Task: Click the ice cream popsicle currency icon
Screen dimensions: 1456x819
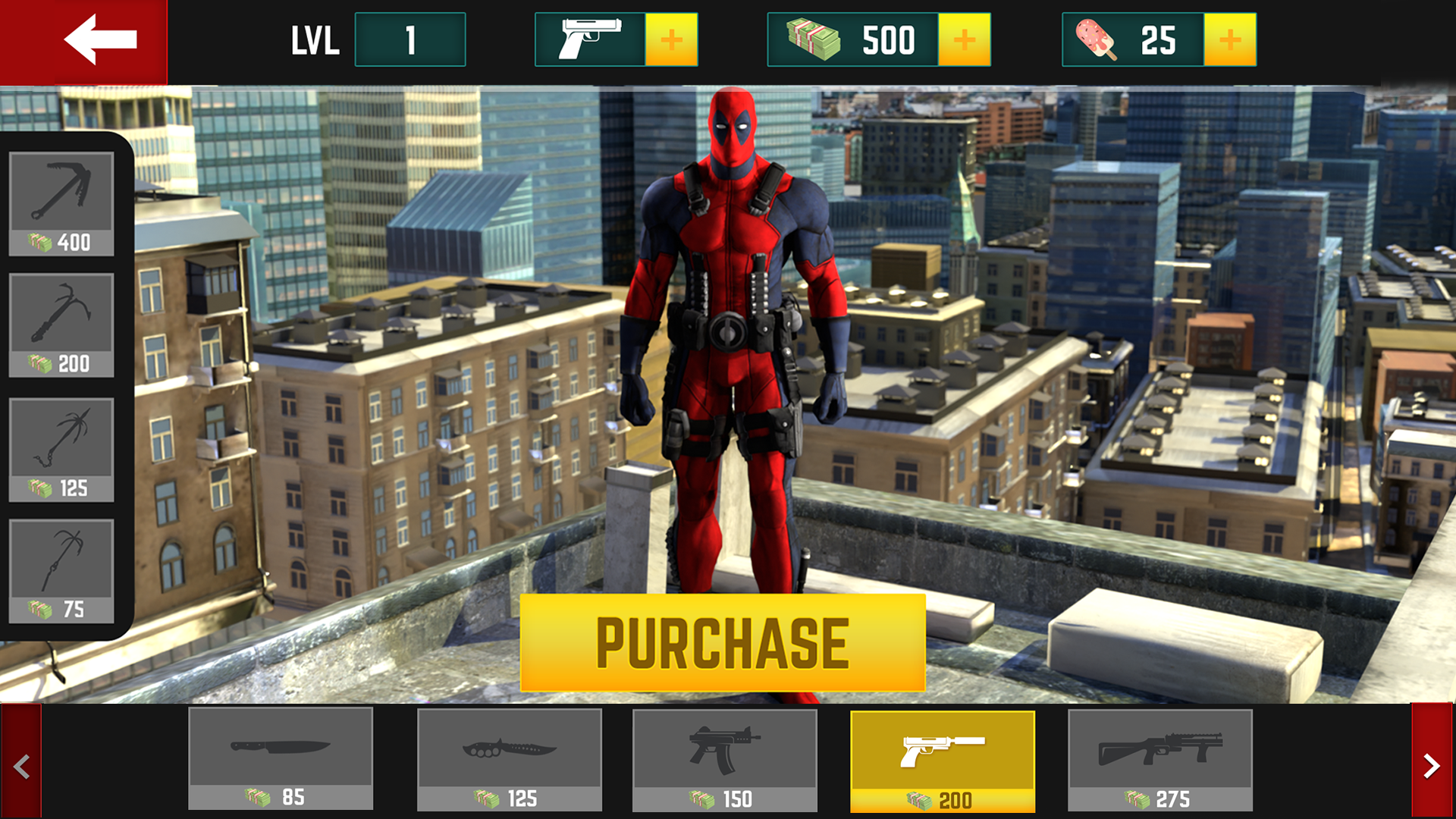Action: coord(1097,39)
